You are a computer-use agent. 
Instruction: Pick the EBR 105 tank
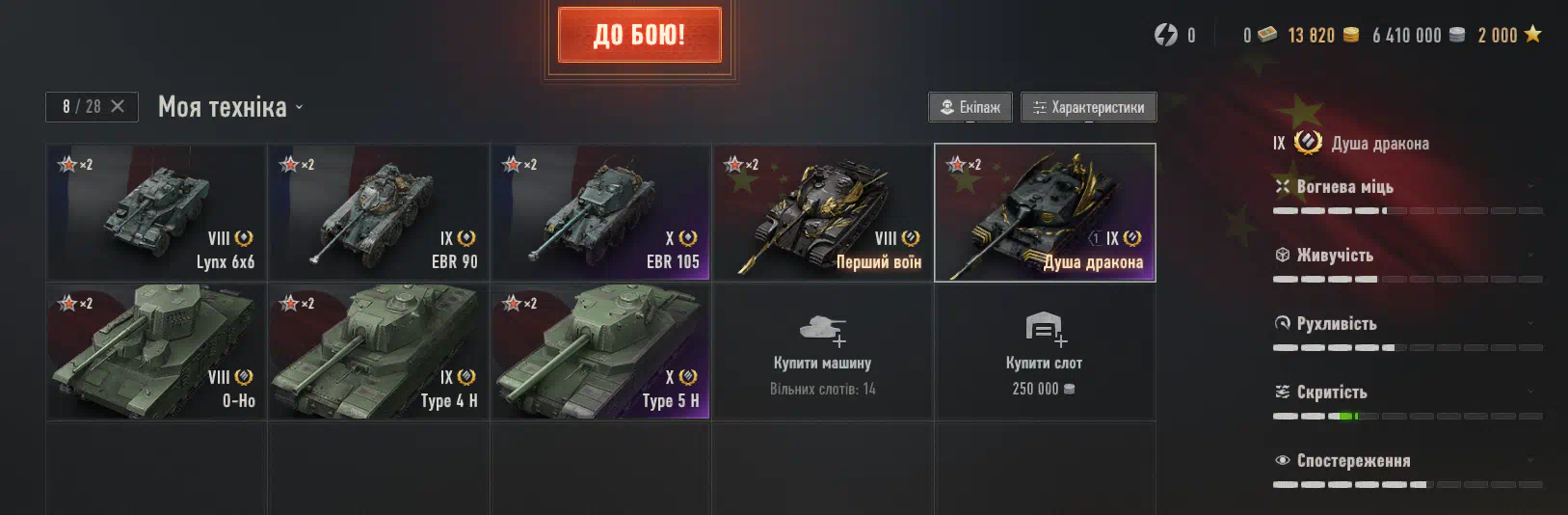[600, 212]
